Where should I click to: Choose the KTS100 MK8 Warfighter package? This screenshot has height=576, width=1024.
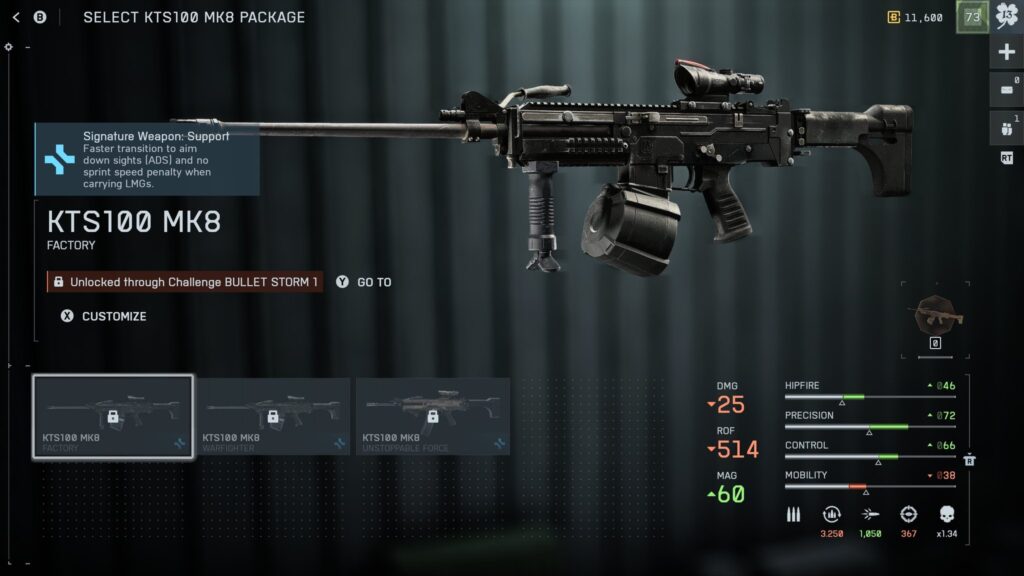tap(271, 416)
